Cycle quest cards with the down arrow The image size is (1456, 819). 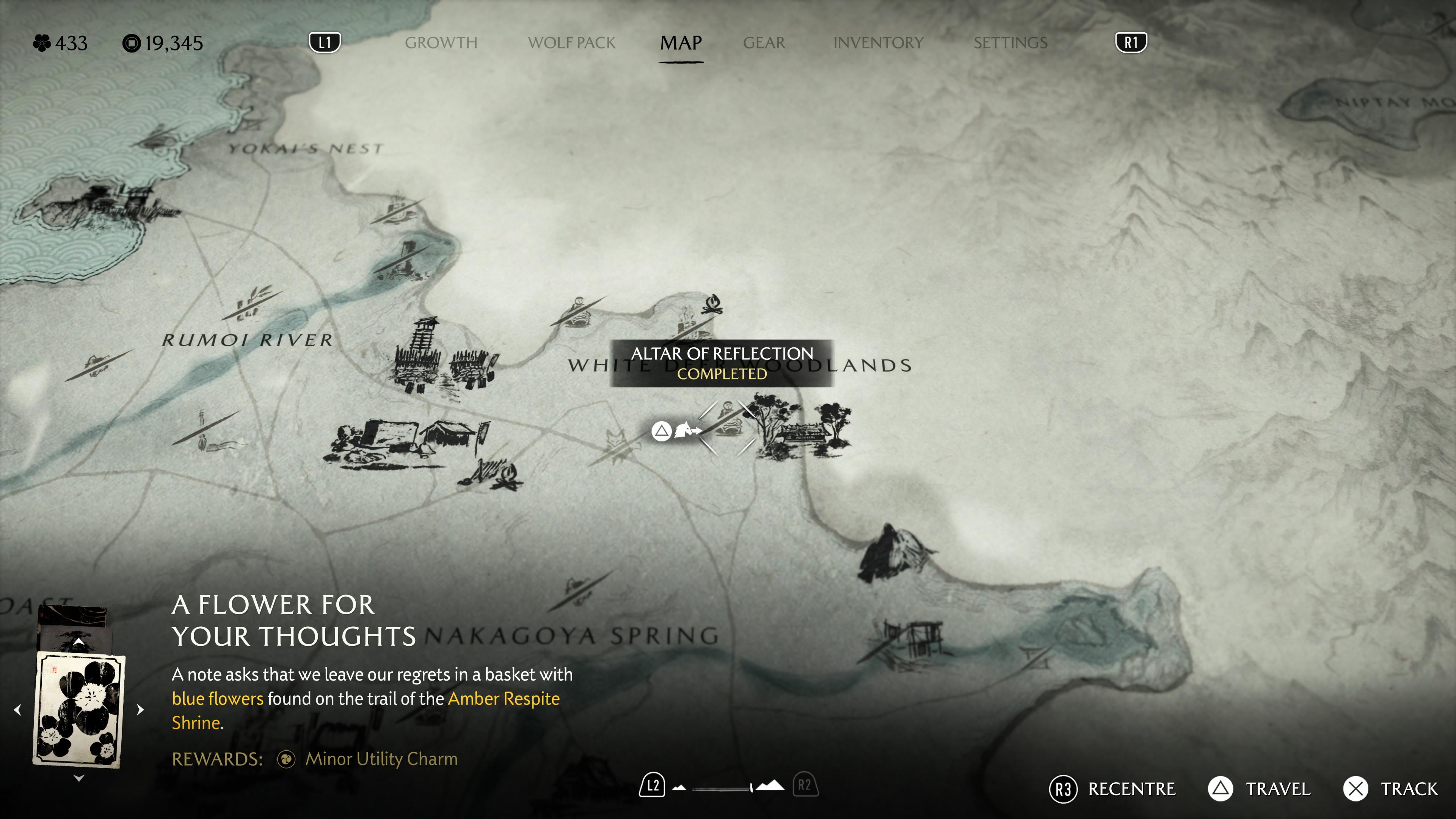[79, 778]
